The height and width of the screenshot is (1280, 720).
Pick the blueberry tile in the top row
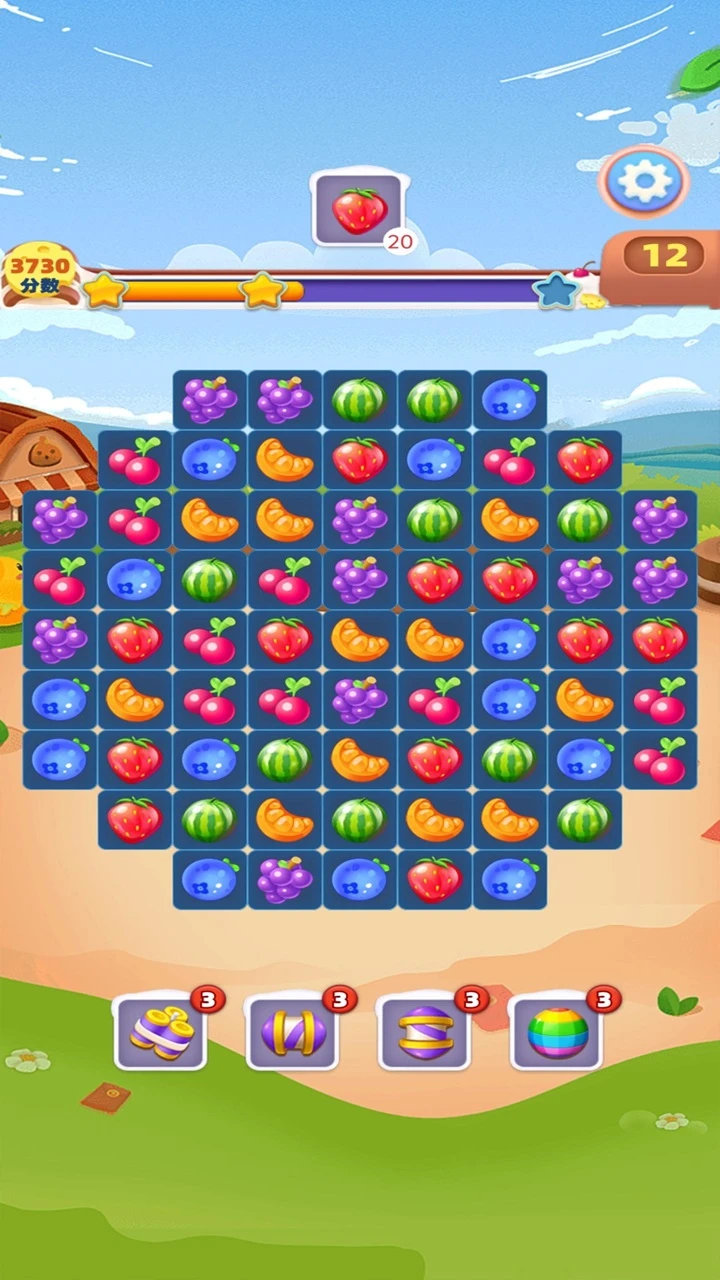point(510,400)
